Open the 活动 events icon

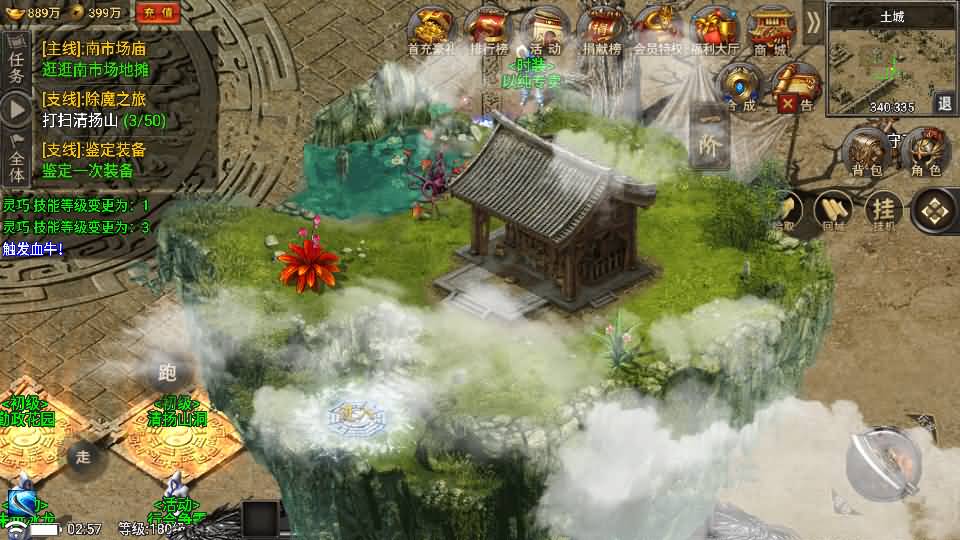[546, 29]
